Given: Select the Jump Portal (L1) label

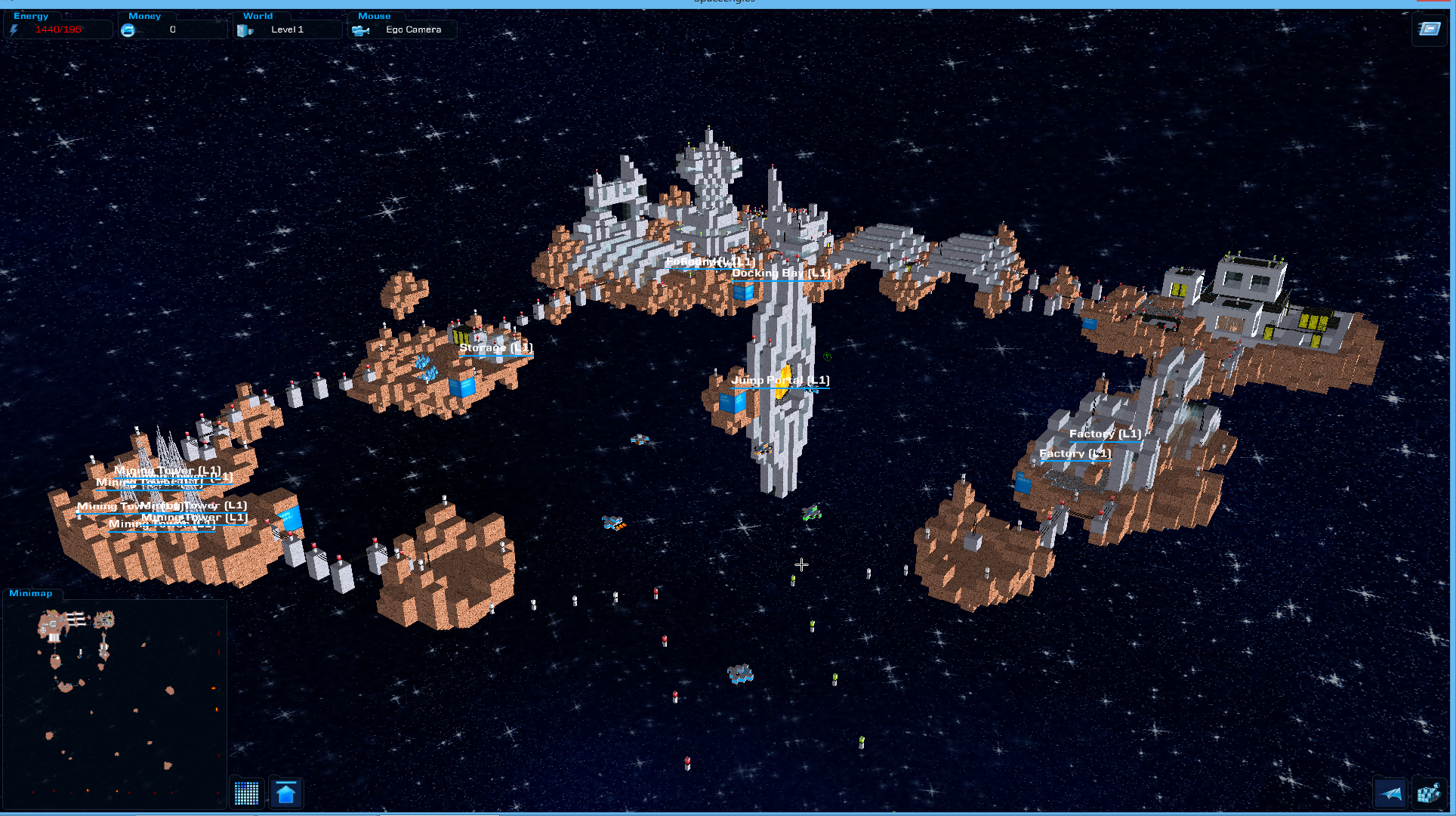Looking at the screenshot, I should pos(780,380).
